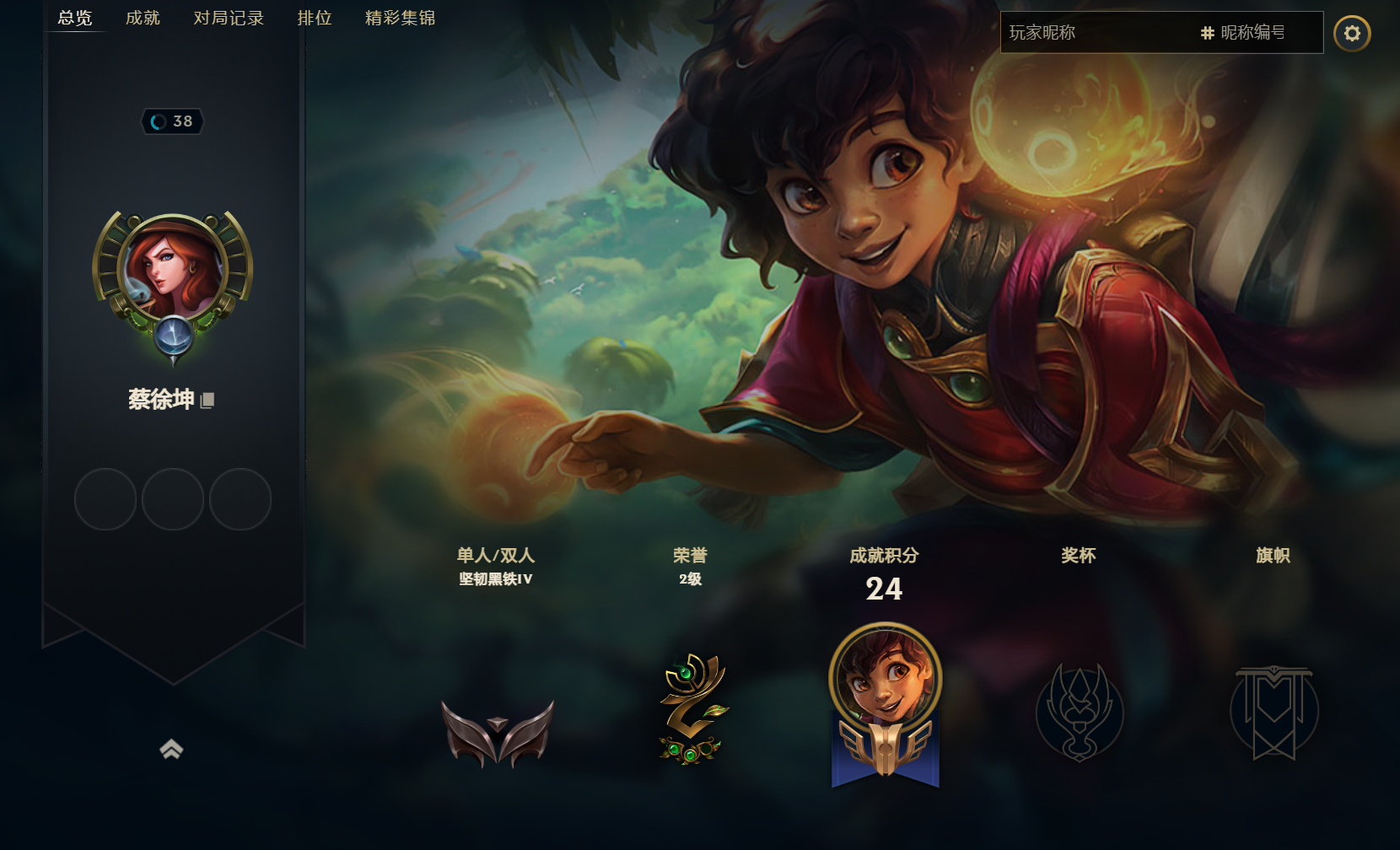Screen dimensions: 1400x850
Task: Open the 奖杯 trophy slot
Action: coord(1080,713)
